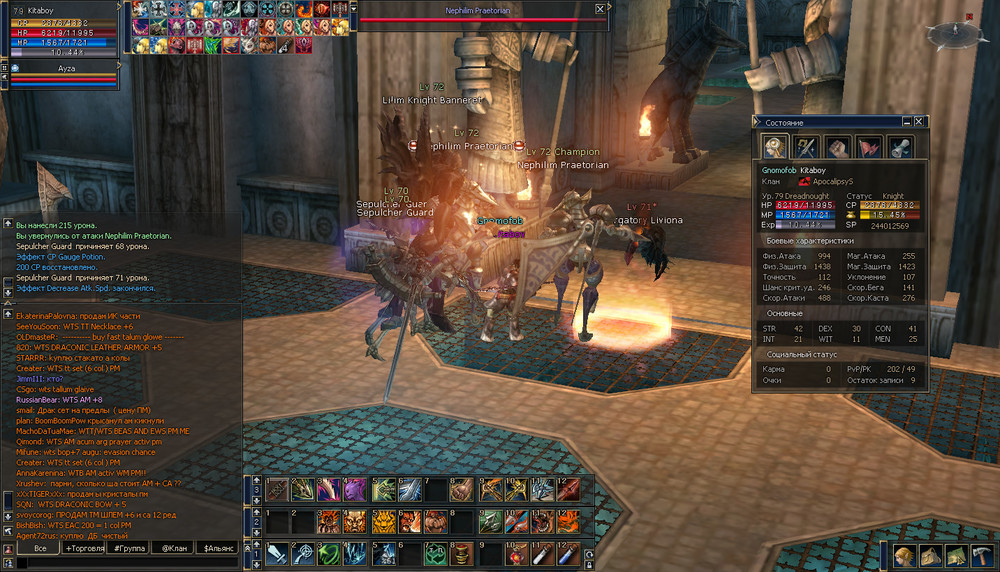
Task: Open the $Альянс alliance chat tab
Action: 219,548
